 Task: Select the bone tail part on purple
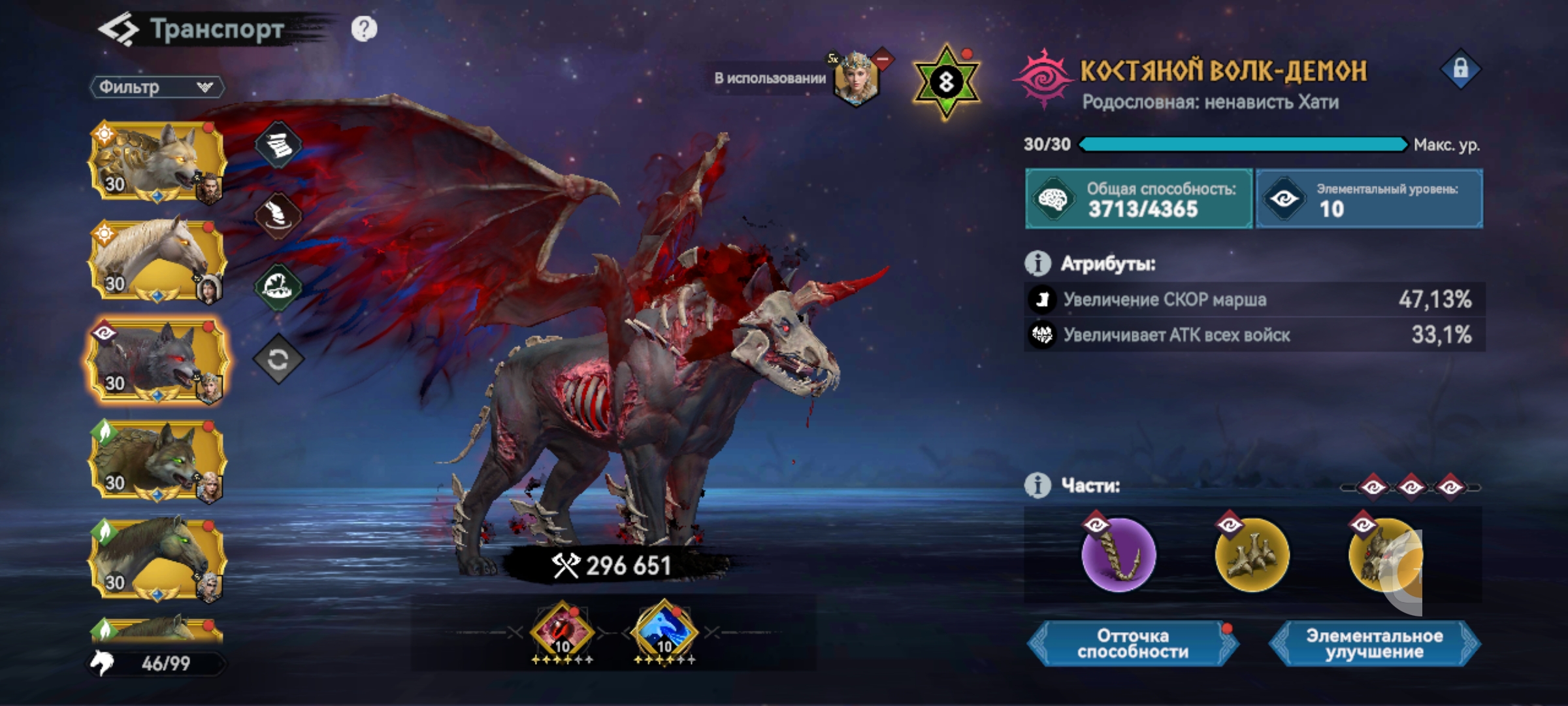coord(1119,555)
